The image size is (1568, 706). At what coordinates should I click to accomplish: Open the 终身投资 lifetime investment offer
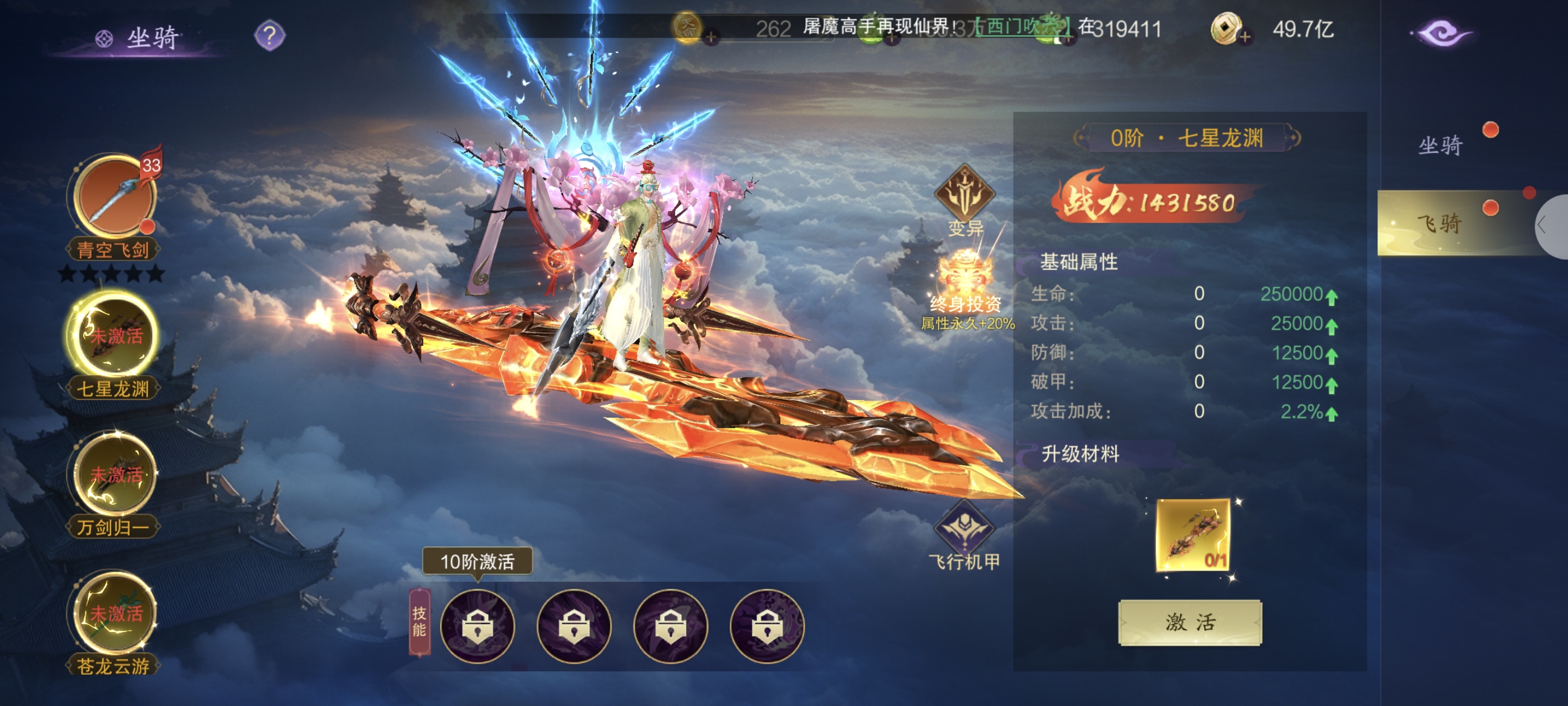click(966, 286)
